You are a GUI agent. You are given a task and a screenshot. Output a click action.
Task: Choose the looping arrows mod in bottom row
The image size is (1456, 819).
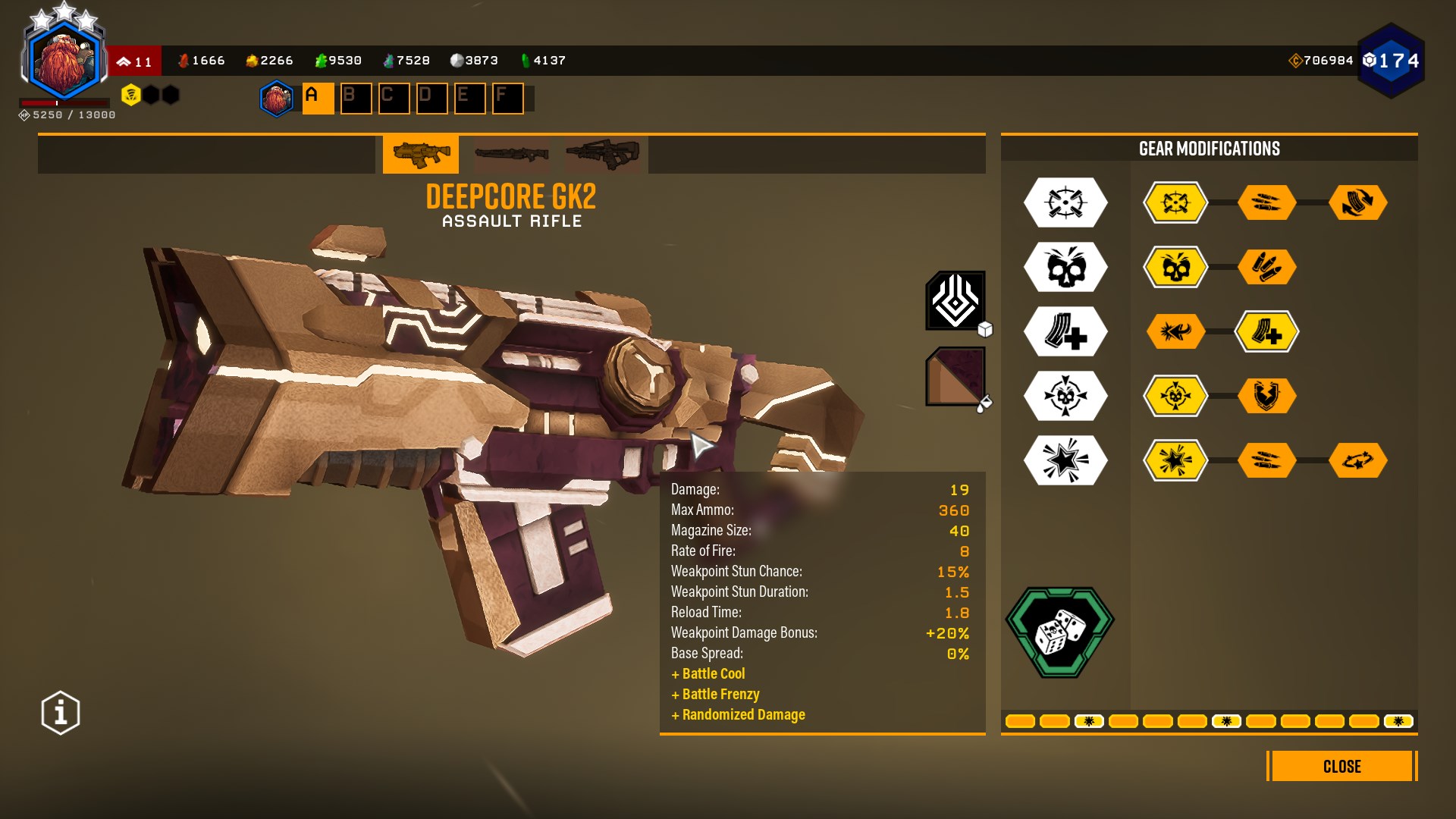(1357, 460)
